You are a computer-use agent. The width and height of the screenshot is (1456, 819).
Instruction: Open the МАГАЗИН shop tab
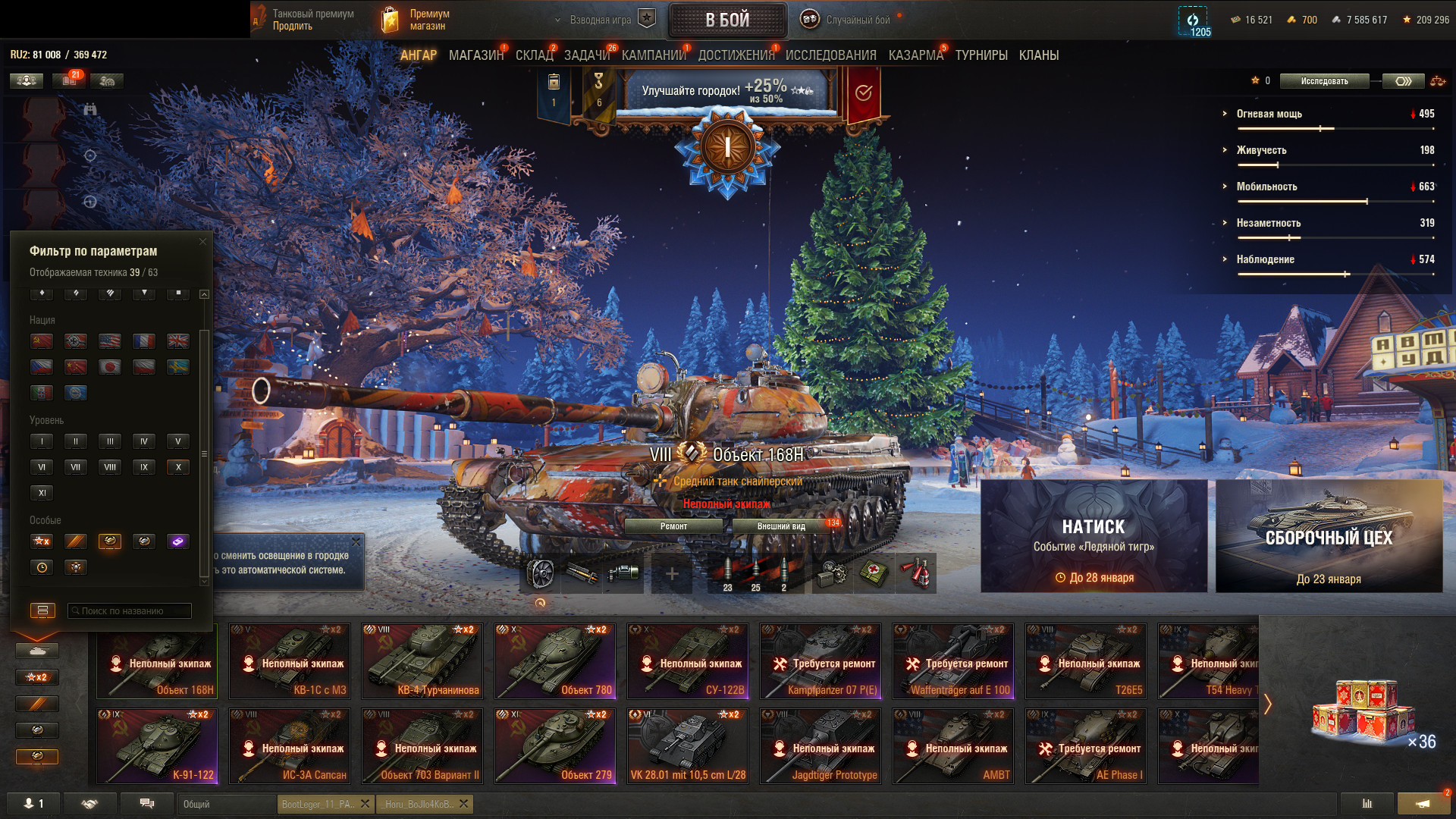pos(475,55)
